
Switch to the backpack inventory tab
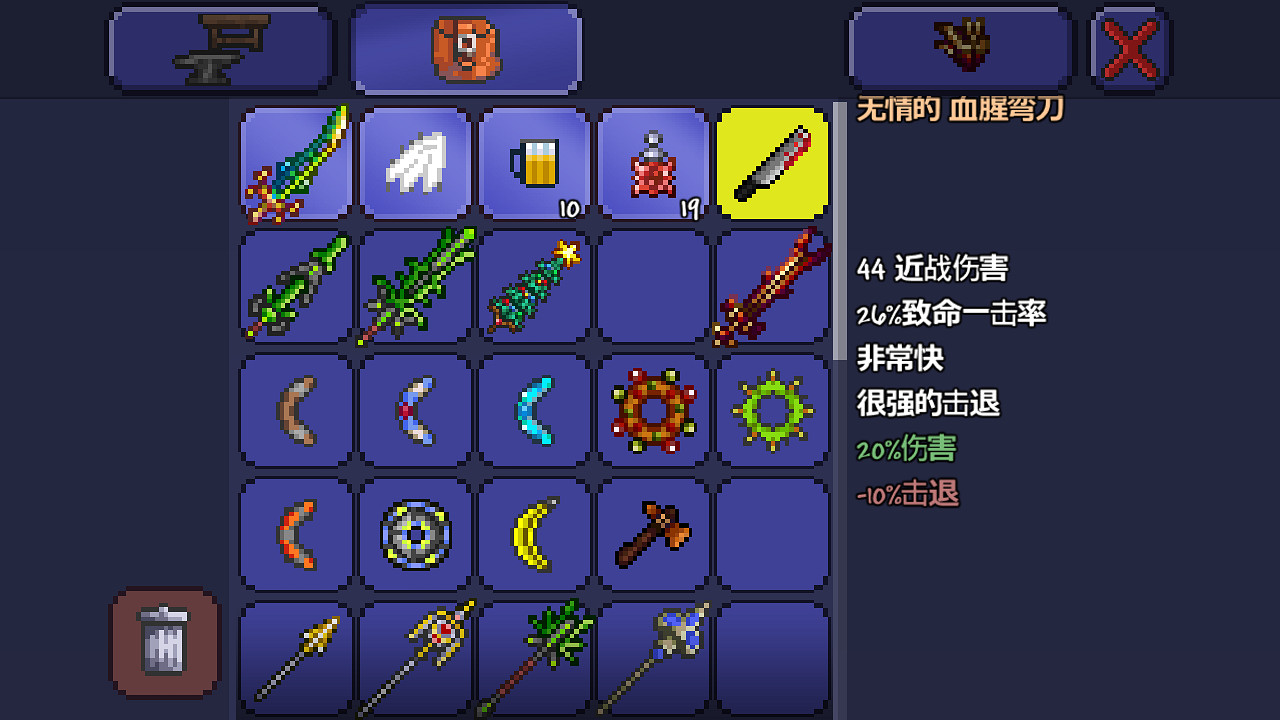pyautogui.click(x=466, y=47)
